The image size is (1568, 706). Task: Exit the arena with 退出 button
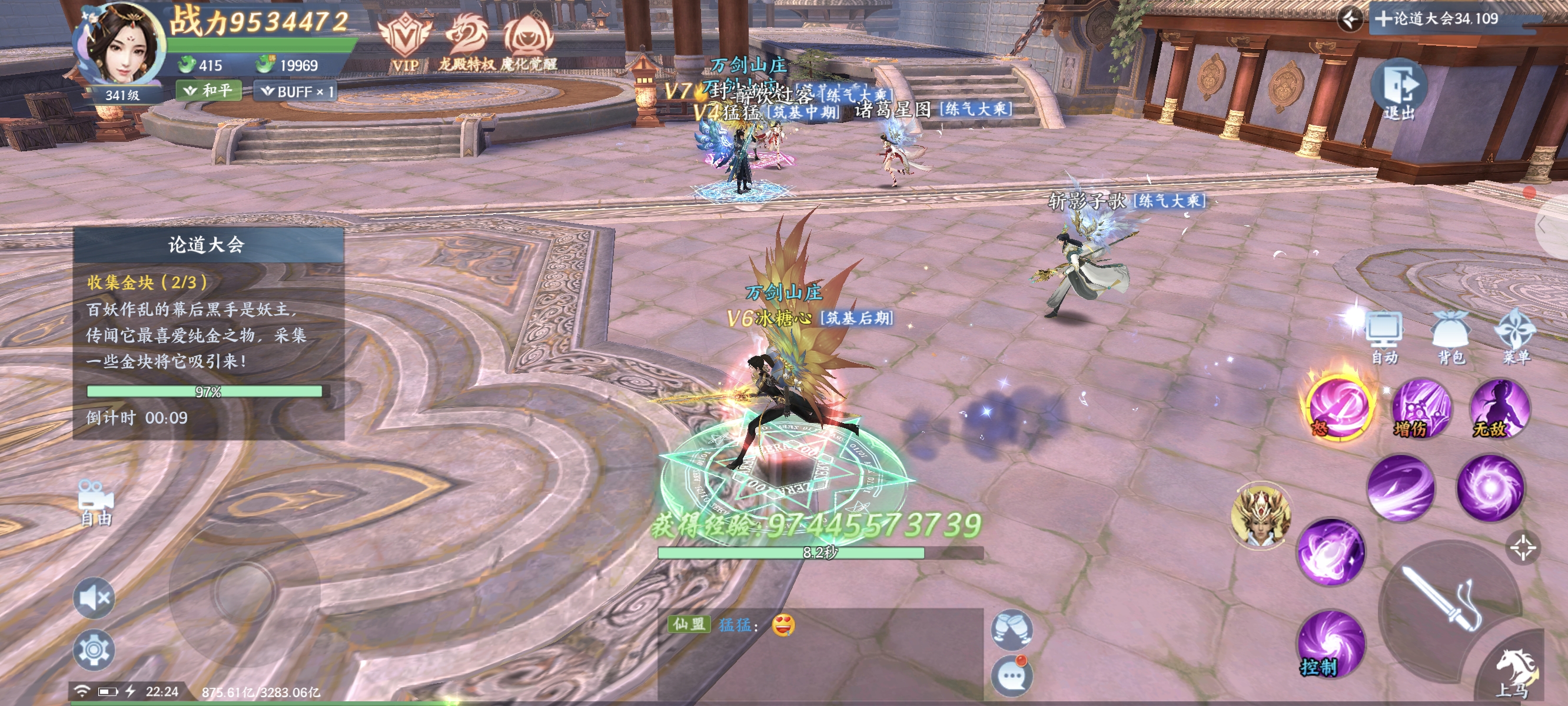pyautogui.click(x=1398, y=90)
